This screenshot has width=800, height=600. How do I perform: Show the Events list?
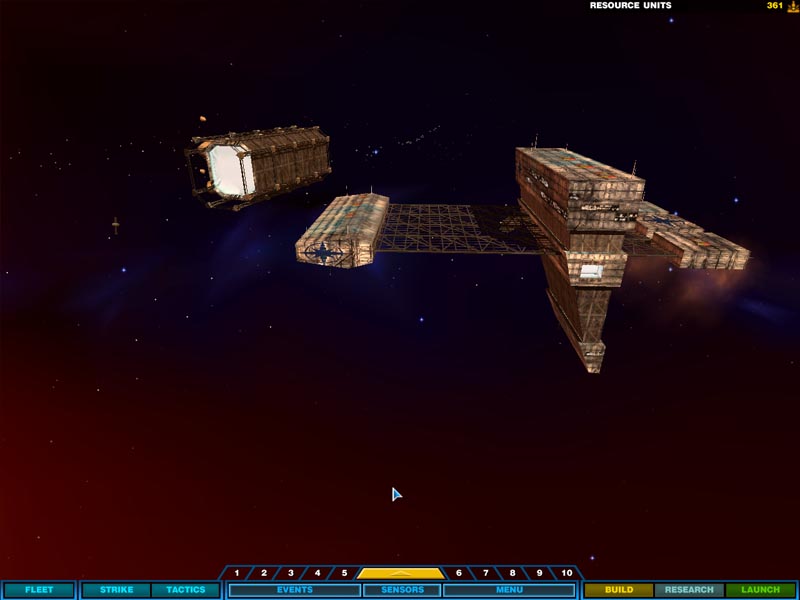coord(295,590)
